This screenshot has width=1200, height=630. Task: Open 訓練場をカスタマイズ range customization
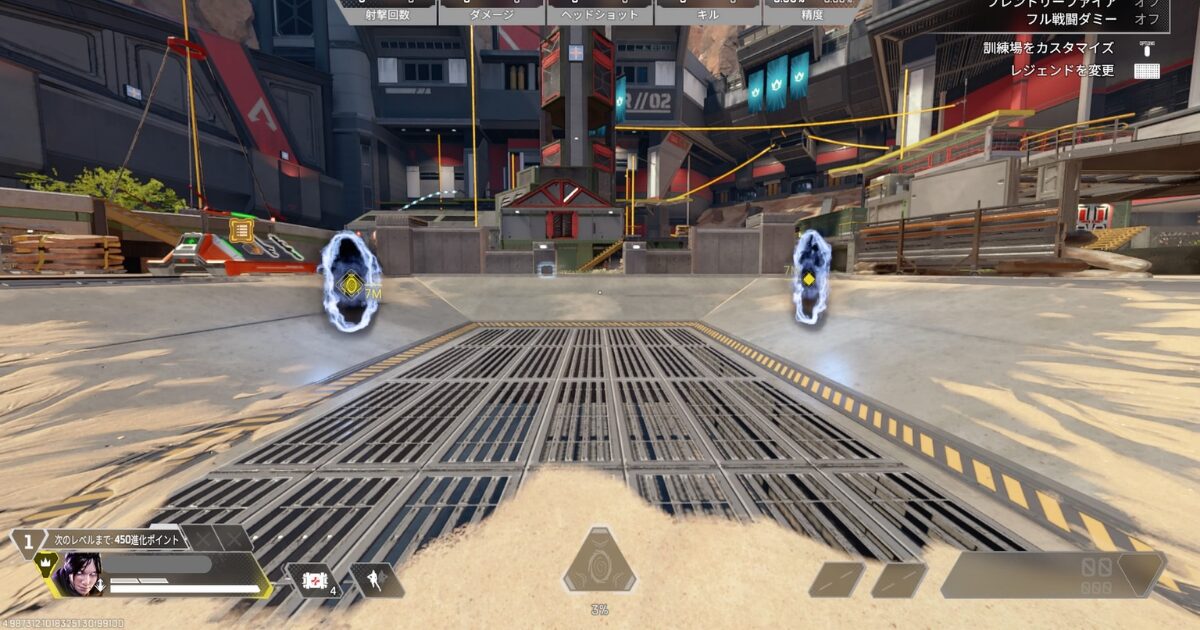click(x=1061, y=48)
